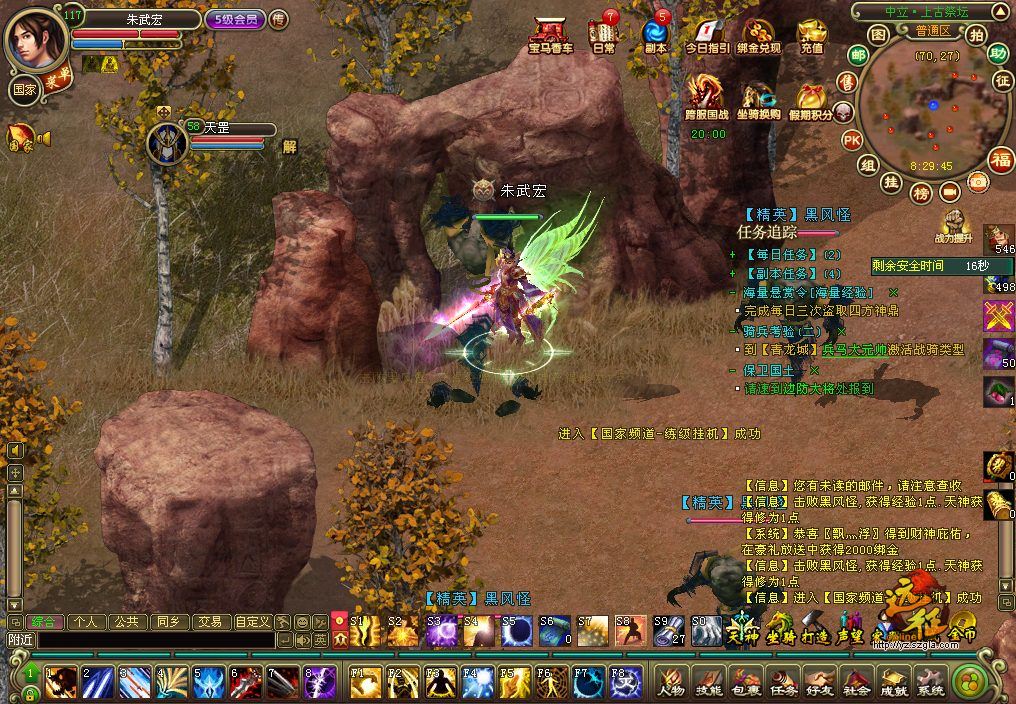The width and height of the screenshot is (1016, 704).
Task: Click the PK mode button by the minimap
Action: tap(852, 139)
